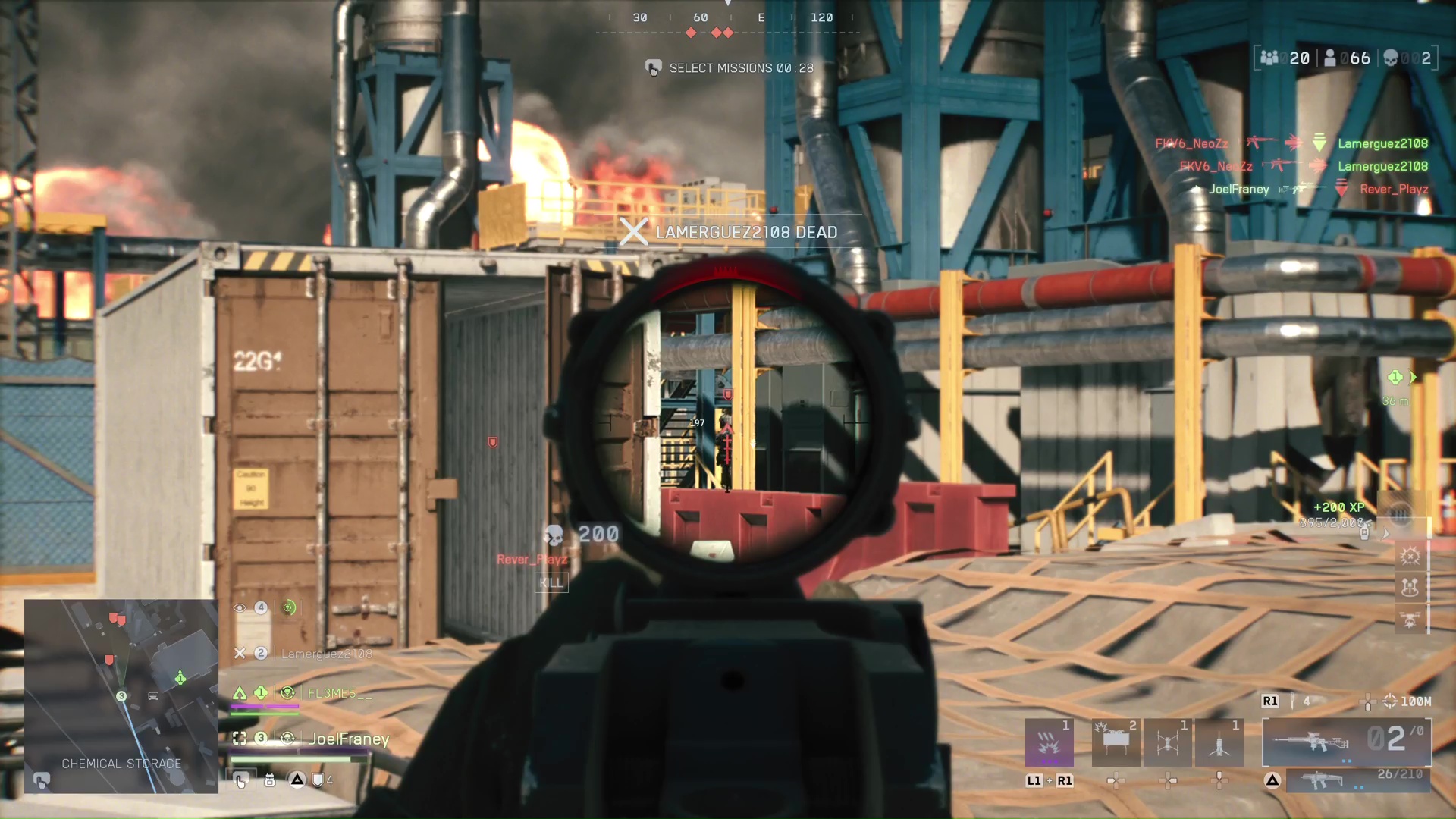Image resolution: width=1456 pixels, height=819 pixels.
Task: Toggle the syringe revive indicator next to R1
Action: [1294, 701]
